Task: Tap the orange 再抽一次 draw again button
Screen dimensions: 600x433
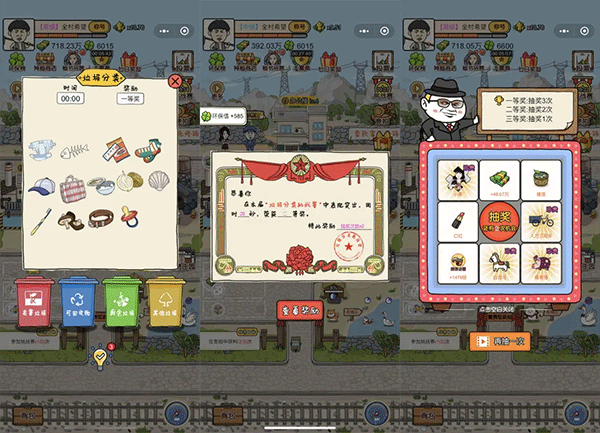Action: [x=499, y=340]
